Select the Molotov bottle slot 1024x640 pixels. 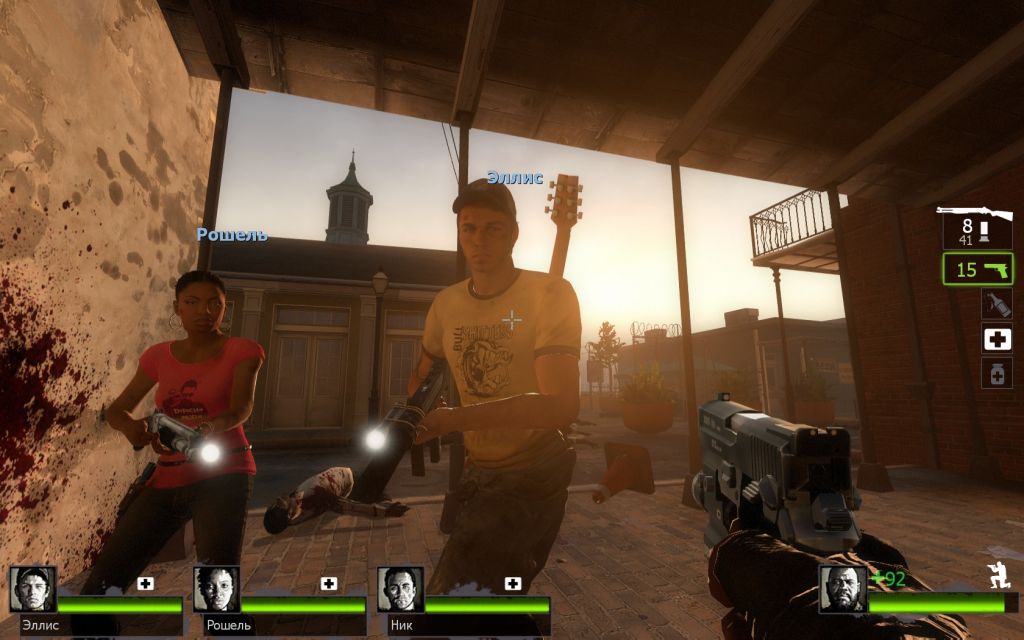[x=996, y=304]
